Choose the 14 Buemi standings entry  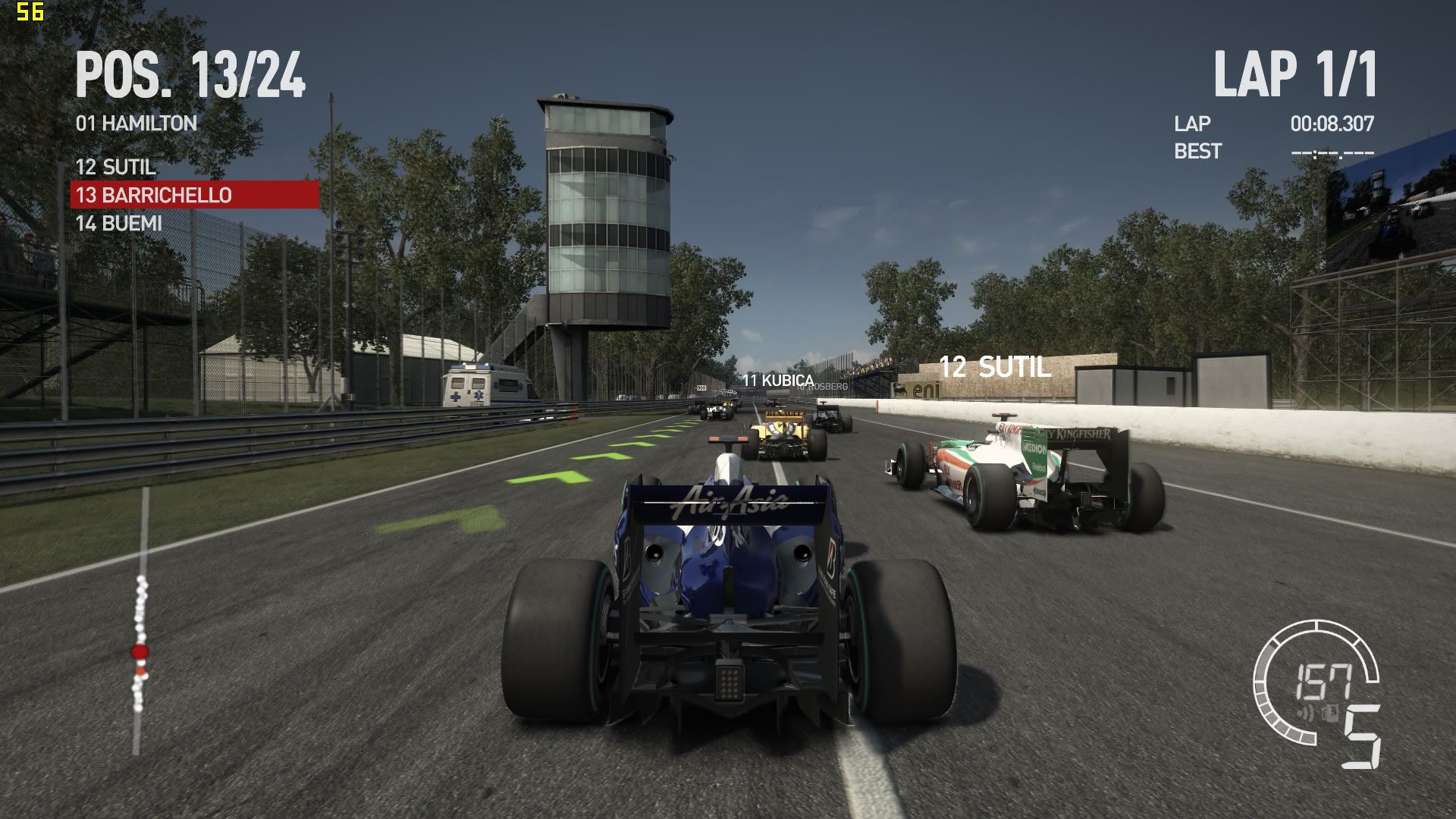pyautogui.click(x=119, y=224)
